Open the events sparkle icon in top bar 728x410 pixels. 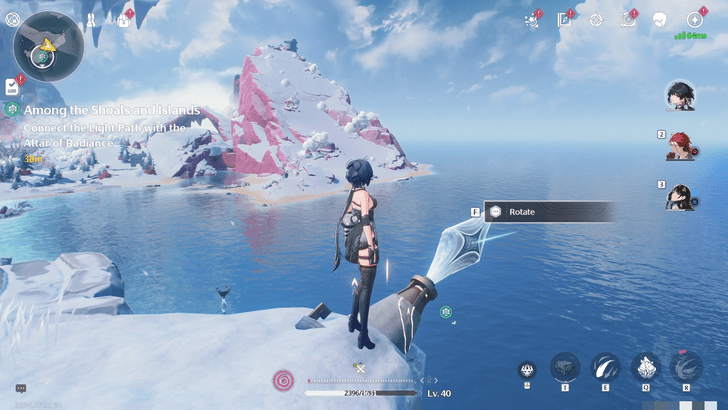pos(530,19)
